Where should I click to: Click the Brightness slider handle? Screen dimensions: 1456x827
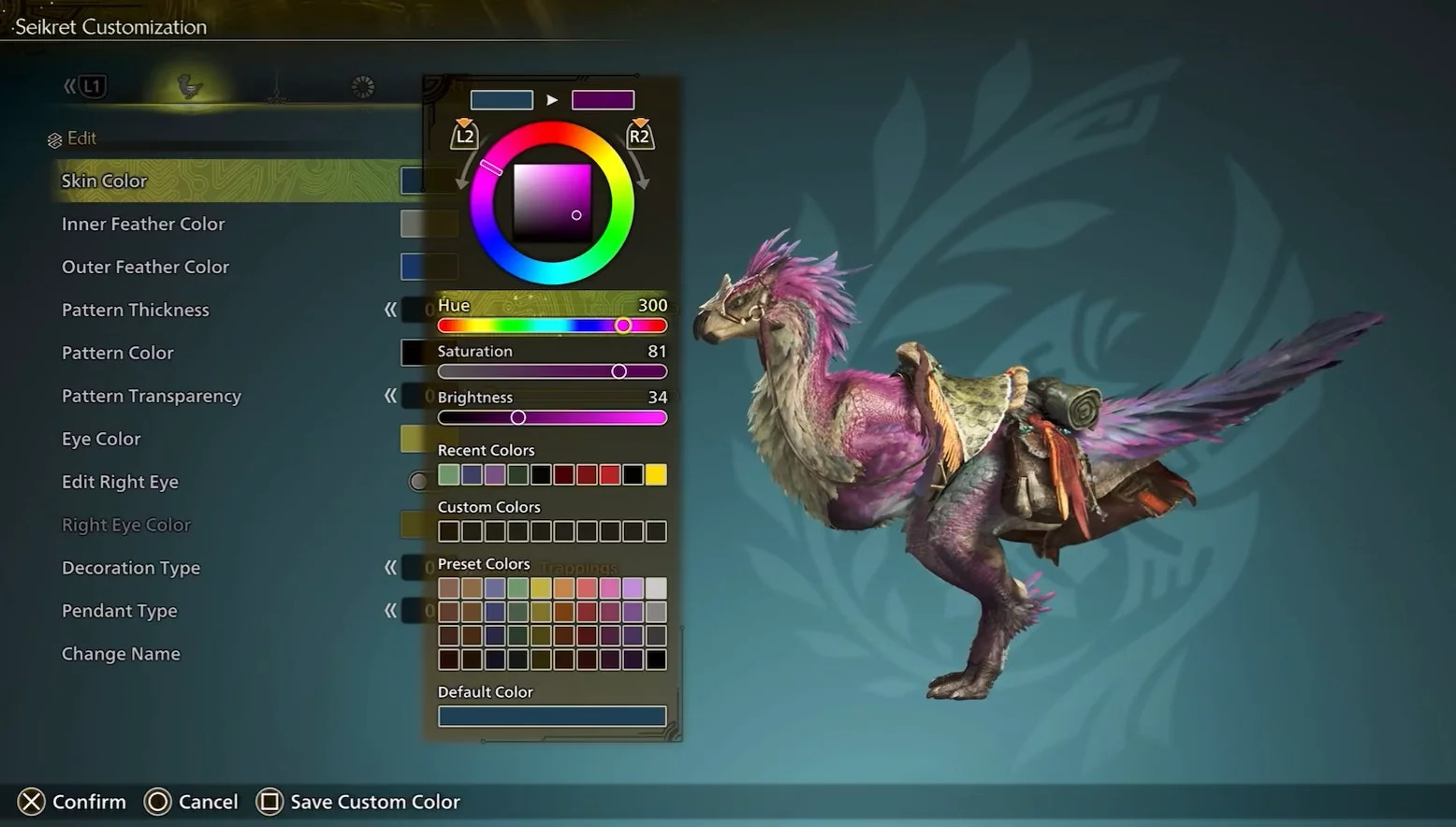pos(518,417)
